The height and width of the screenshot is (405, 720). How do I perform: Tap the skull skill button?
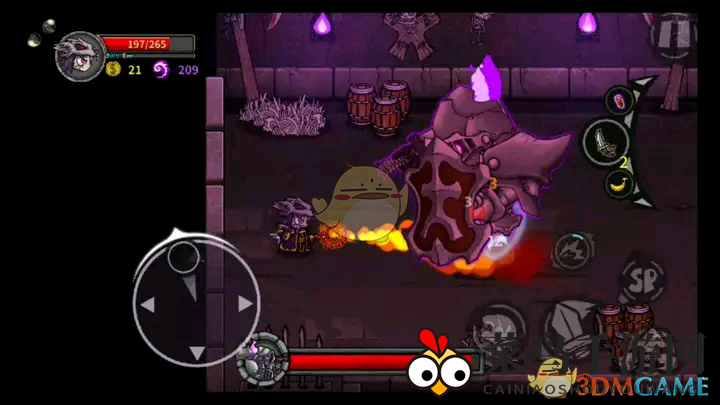pos(495,330)
